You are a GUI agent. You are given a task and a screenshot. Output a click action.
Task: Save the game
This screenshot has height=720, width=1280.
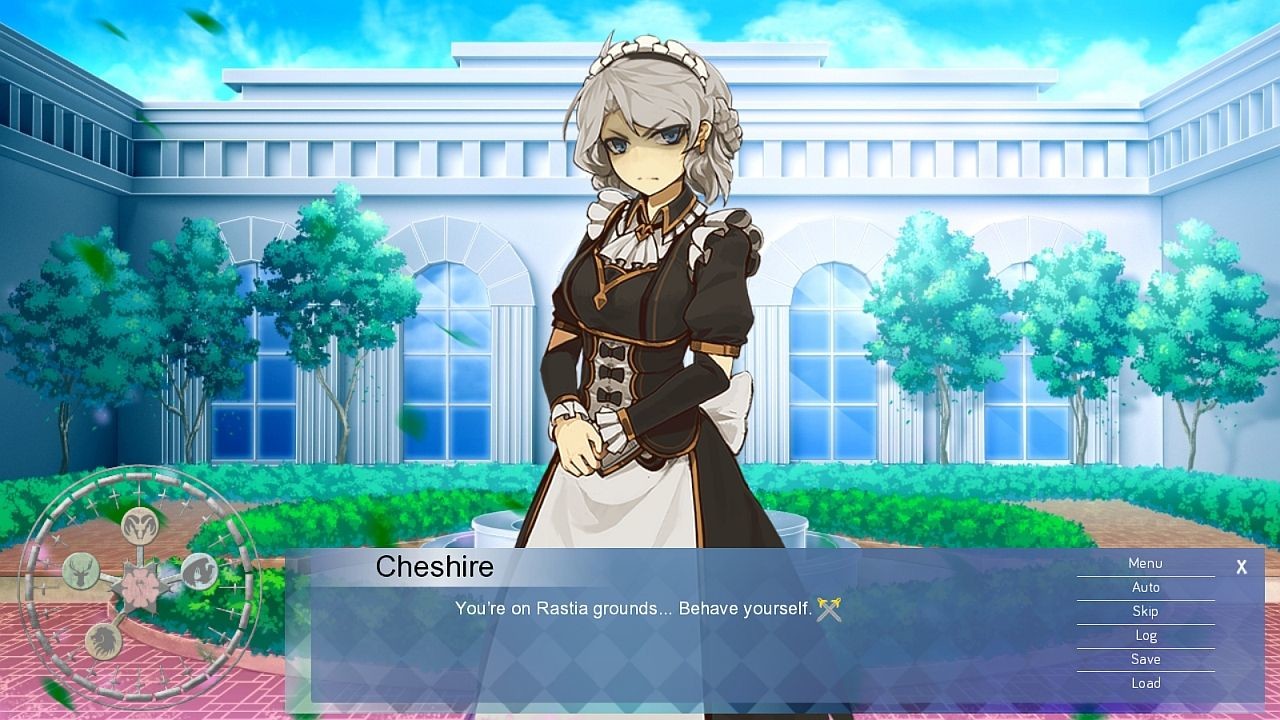pos(1145,659)
